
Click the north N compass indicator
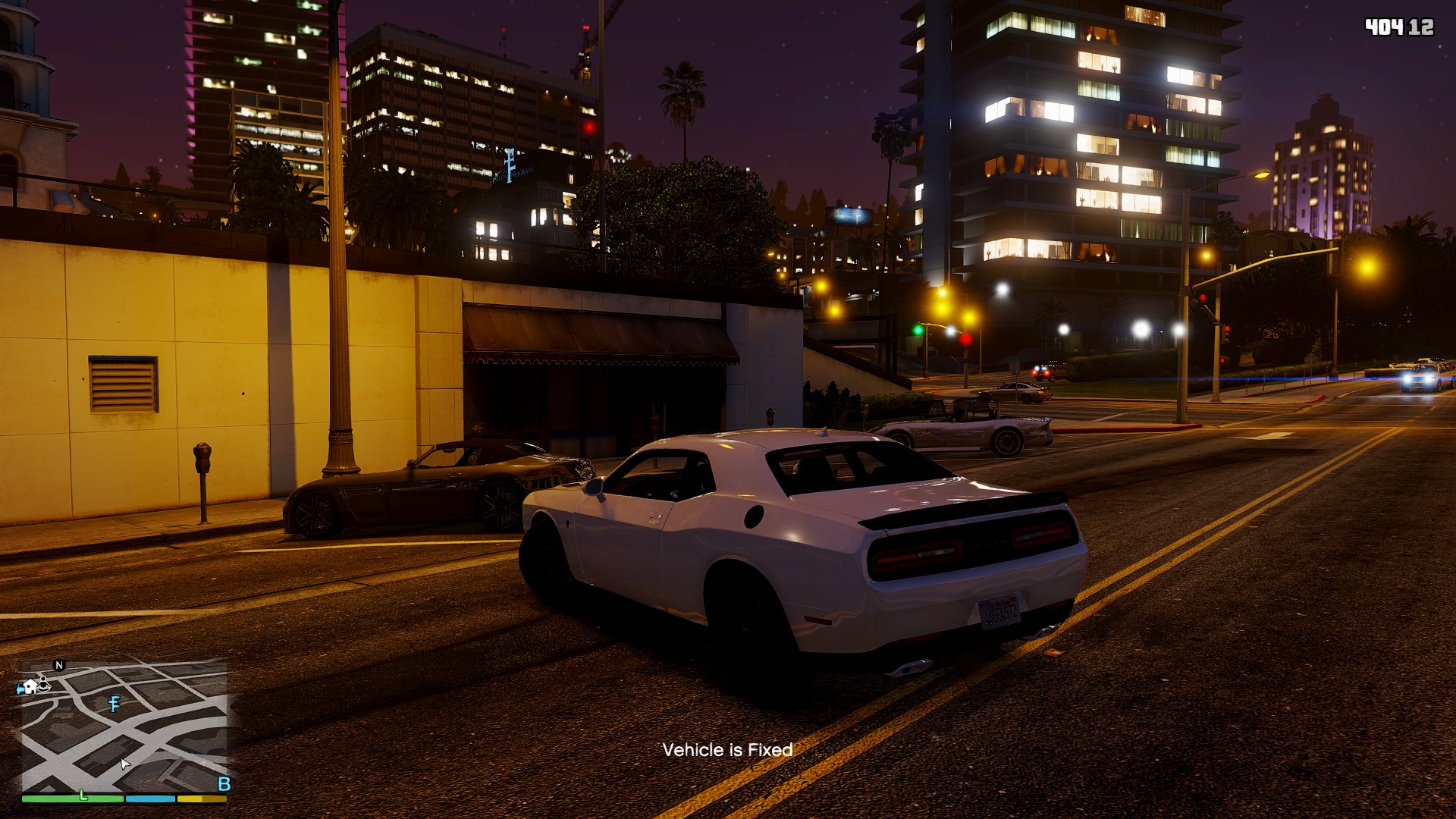click(59, 665)
